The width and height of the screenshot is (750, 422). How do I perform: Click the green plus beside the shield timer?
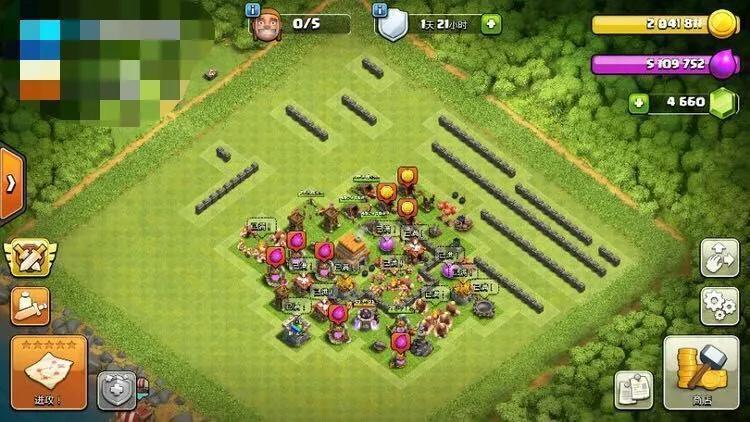[x=491, y=23]
